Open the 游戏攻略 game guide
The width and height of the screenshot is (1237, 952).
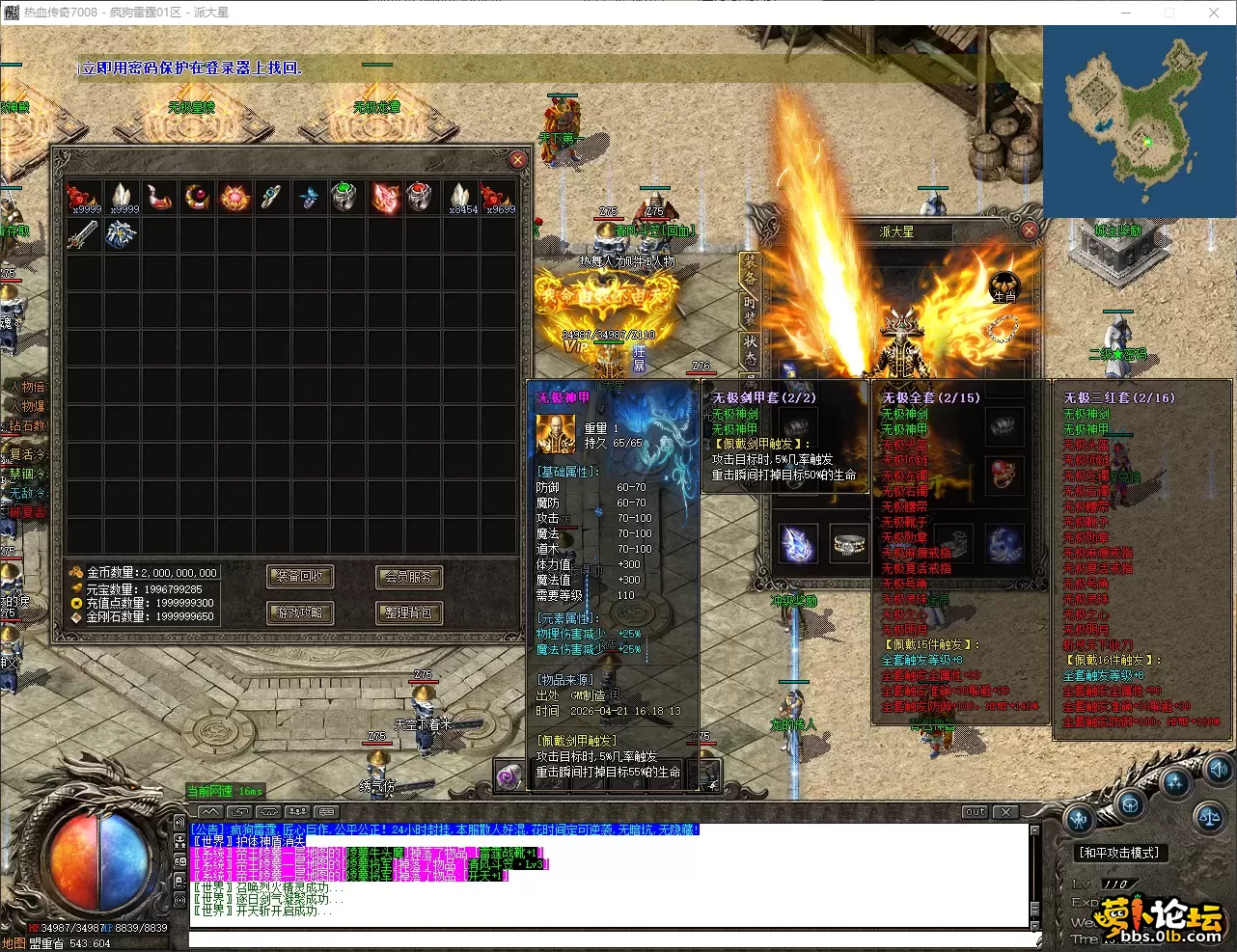tap(300, 612)
